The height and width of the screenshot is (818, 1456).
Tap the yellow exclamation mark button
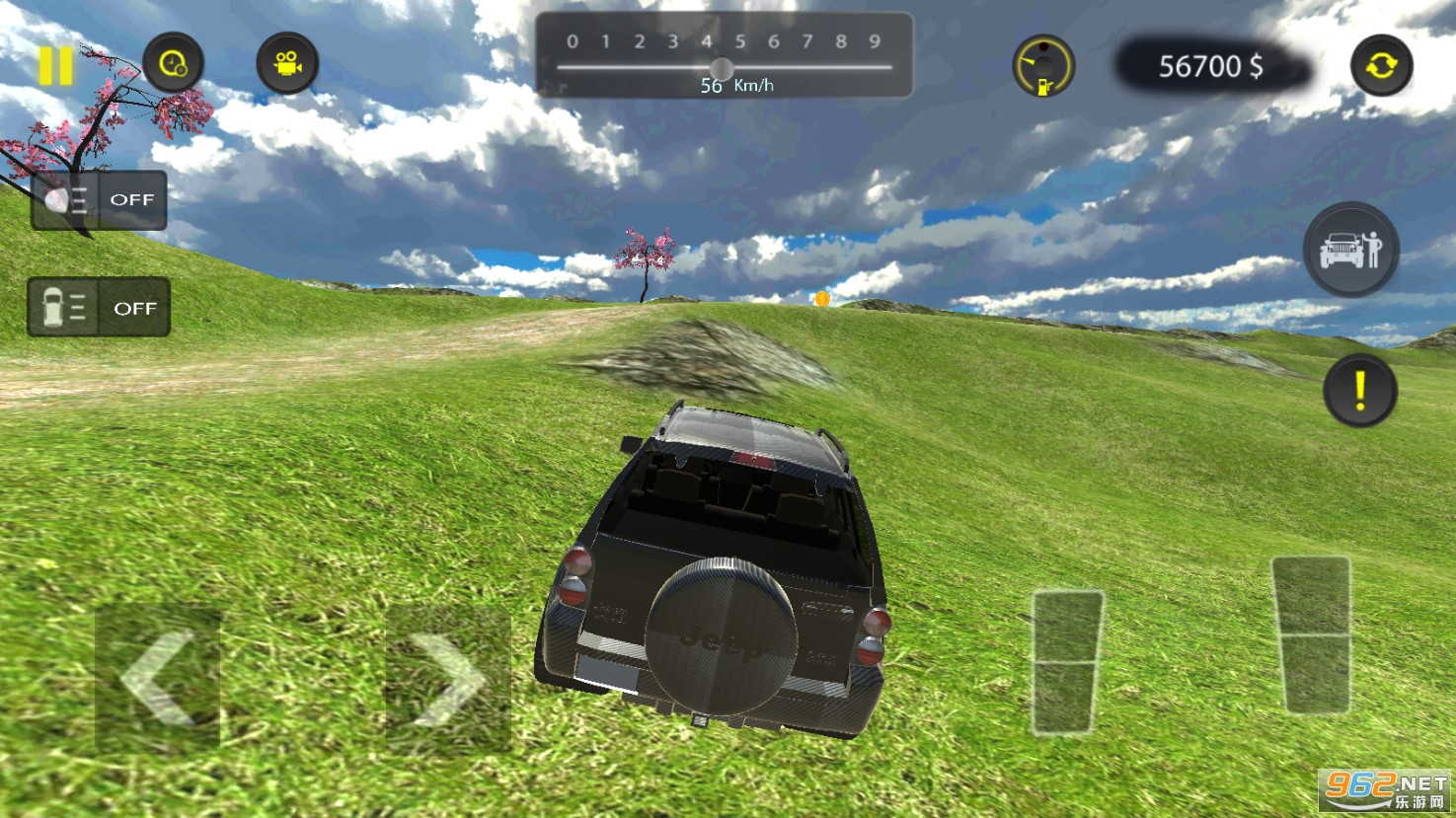(x=1359, y=390)
